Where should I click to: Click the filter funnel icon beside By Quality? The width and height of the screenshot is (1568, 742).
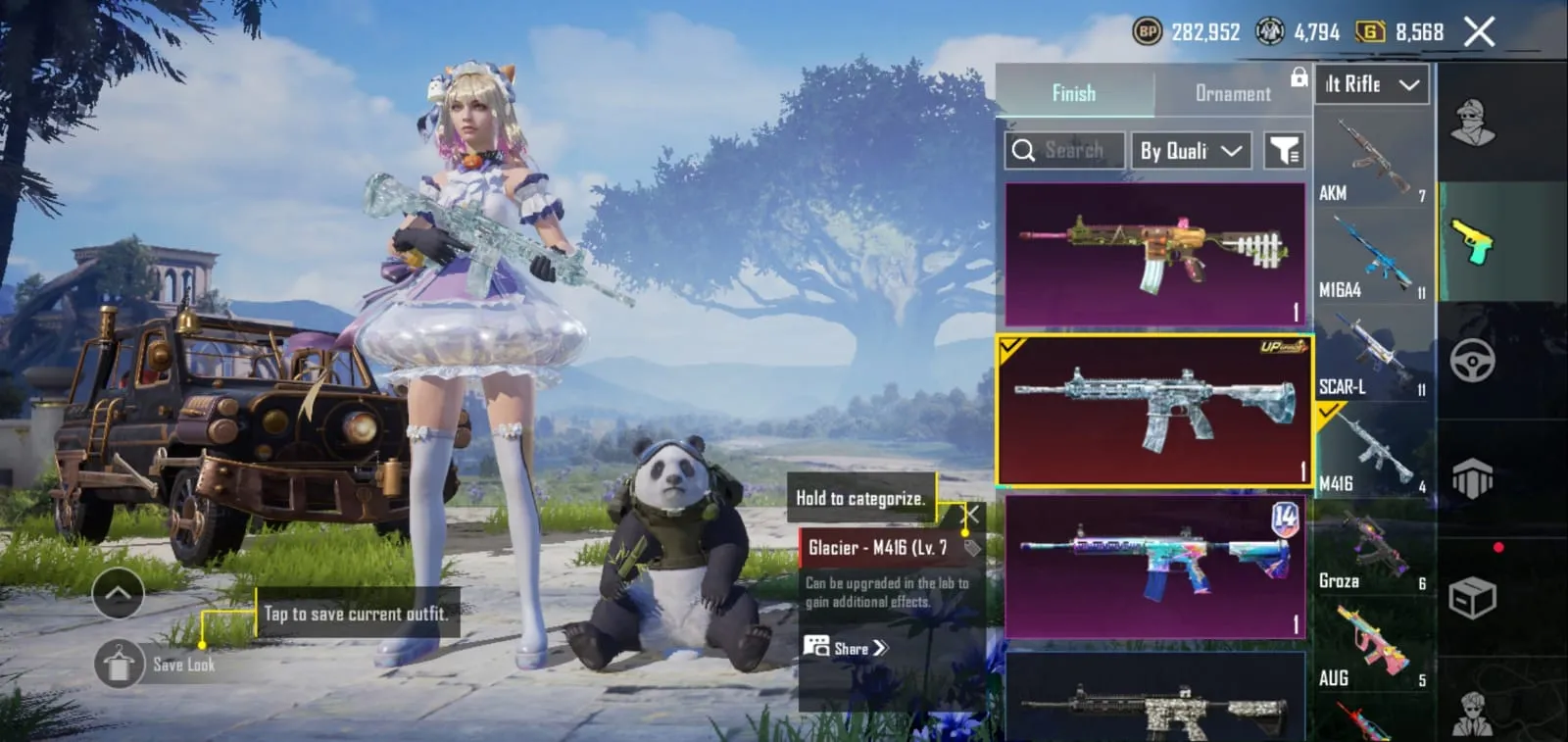pos(1286,149)
